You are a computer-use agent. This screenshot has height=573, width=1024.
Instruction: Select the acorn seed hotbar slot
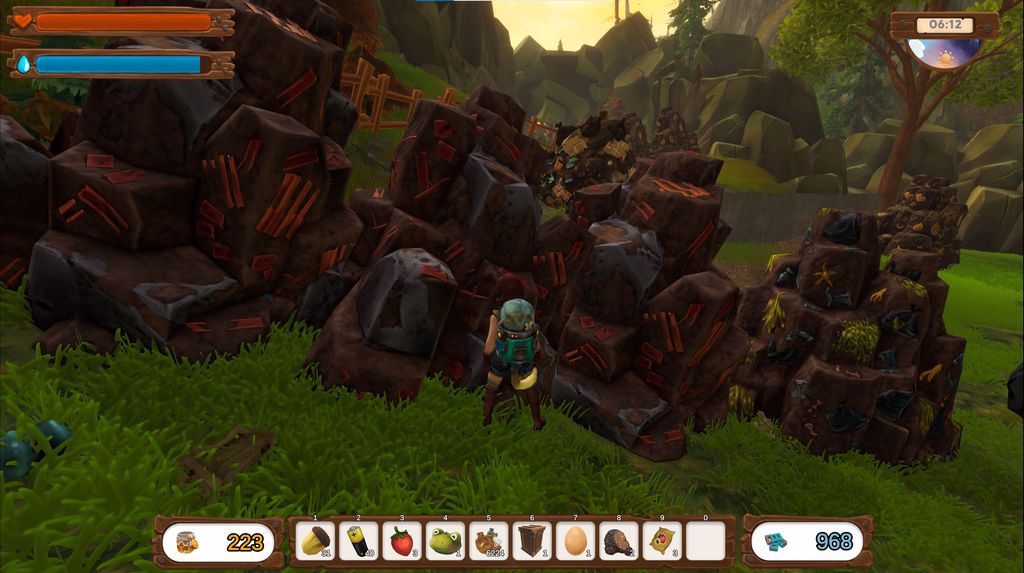317,541
